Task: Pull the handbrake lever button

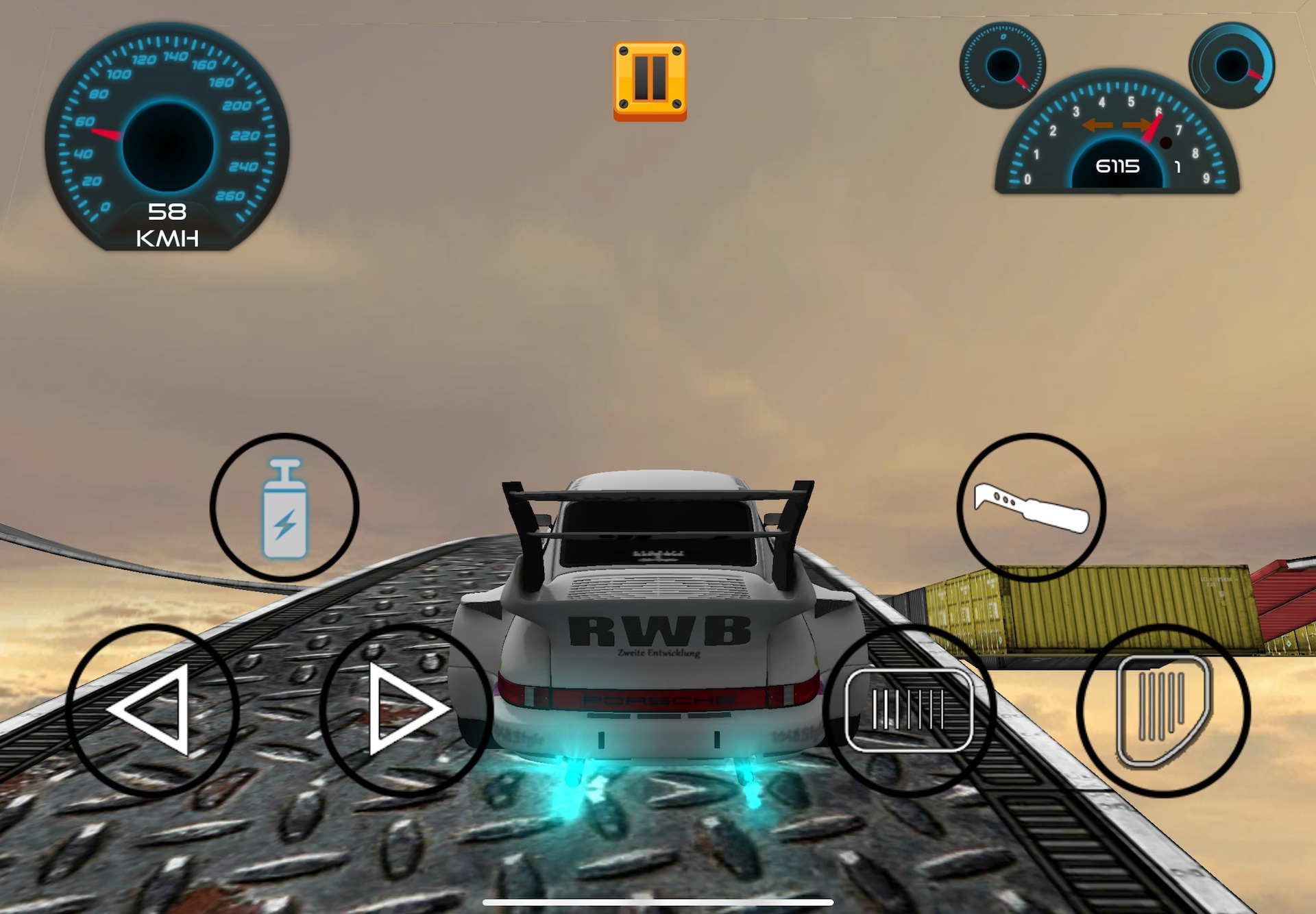Action: pos(1031,508)
